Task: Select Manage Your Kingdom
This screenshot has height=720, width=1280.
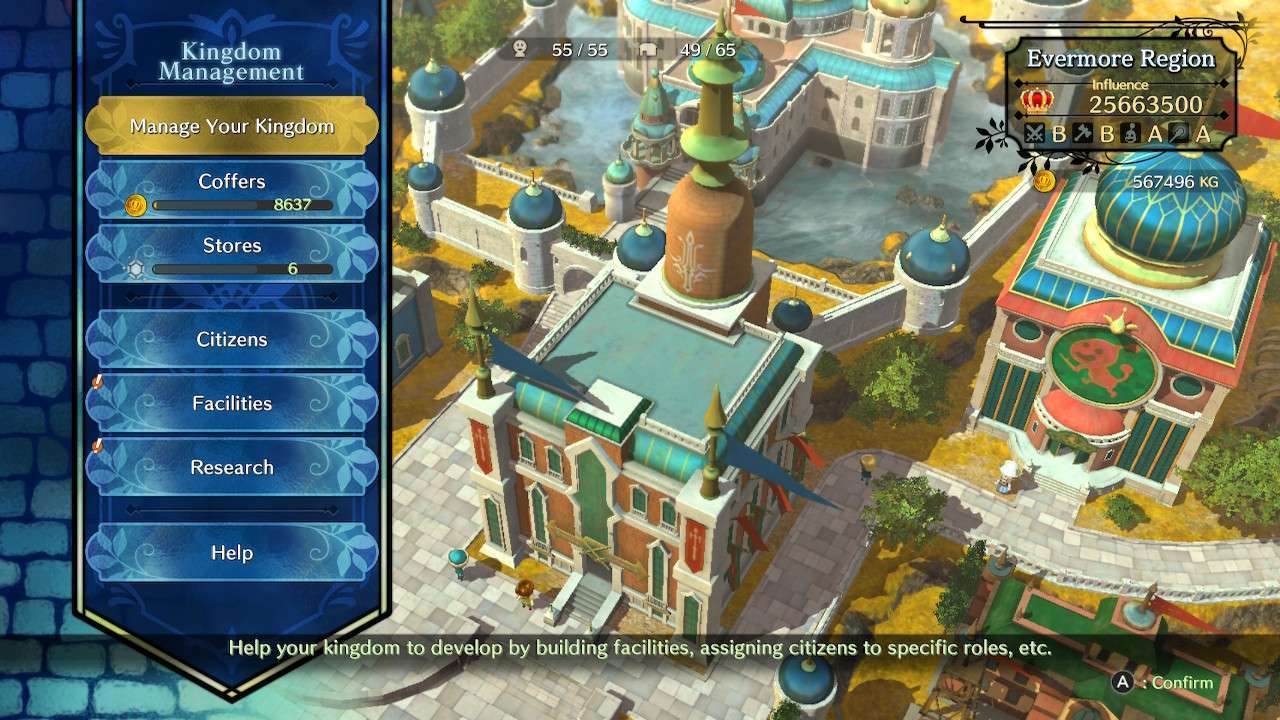Action: 232,127
